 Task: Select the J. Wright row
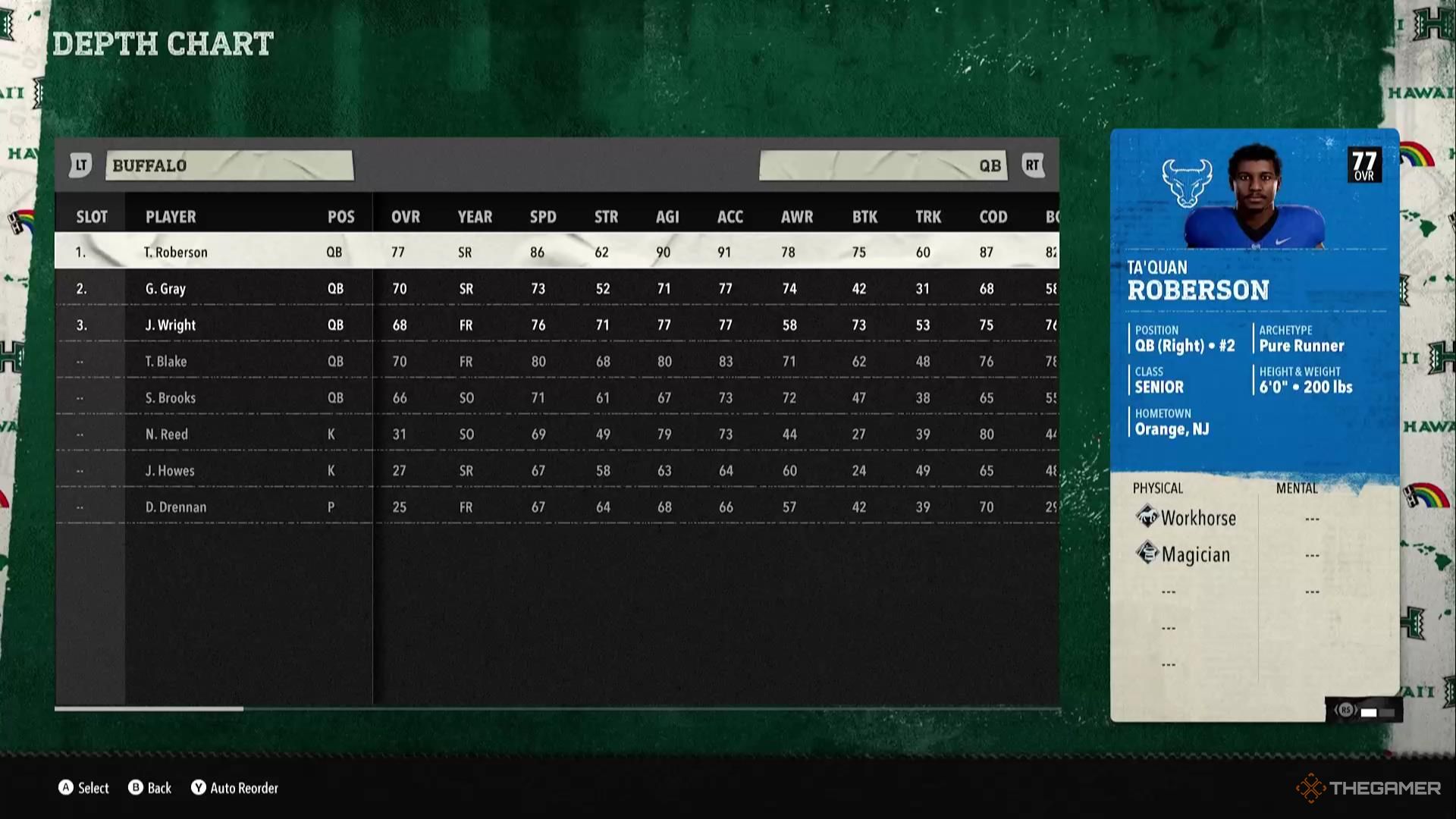pos(171,325)
